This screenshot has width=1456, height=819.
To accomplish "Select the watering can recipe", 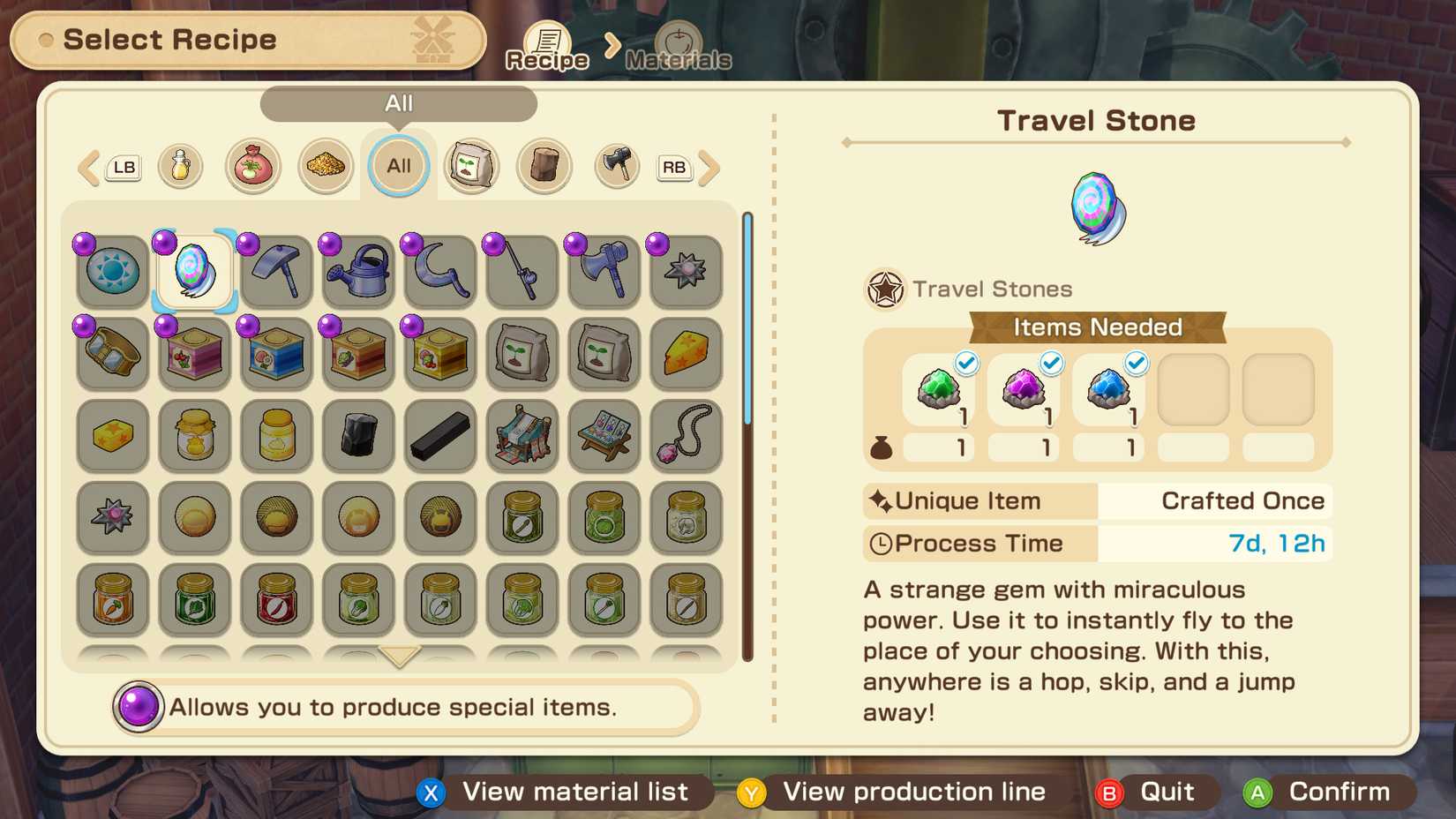I will click(x=357, y=271).
